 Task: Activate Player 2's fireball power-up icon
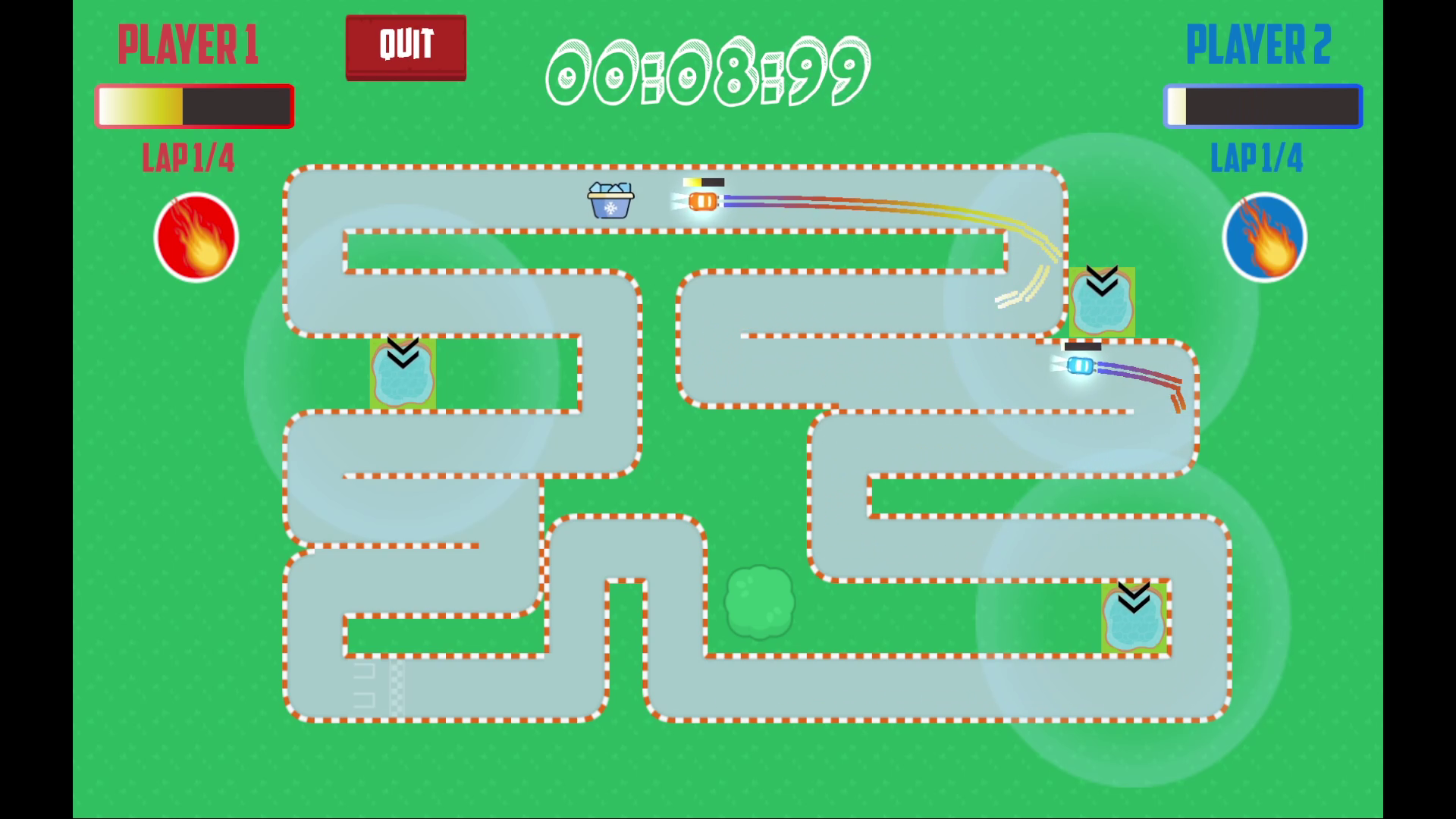pyautogui.click(x=1264, y=237)
